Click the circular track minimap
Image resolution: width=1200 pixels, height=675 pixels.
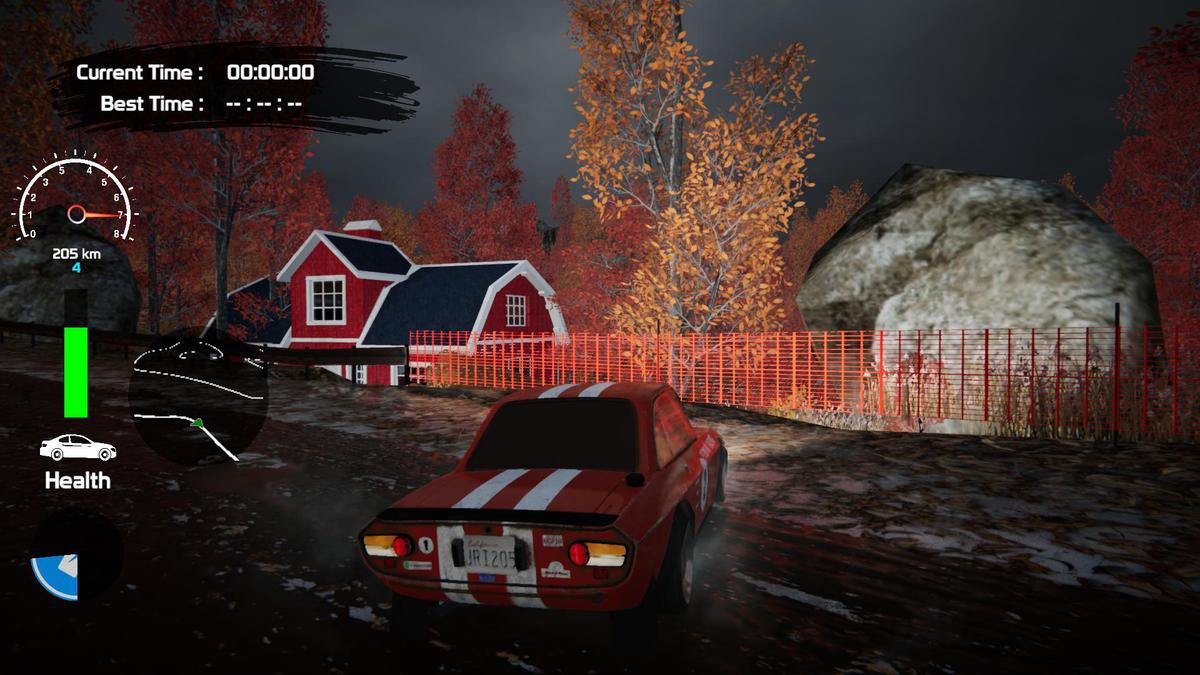198,397
